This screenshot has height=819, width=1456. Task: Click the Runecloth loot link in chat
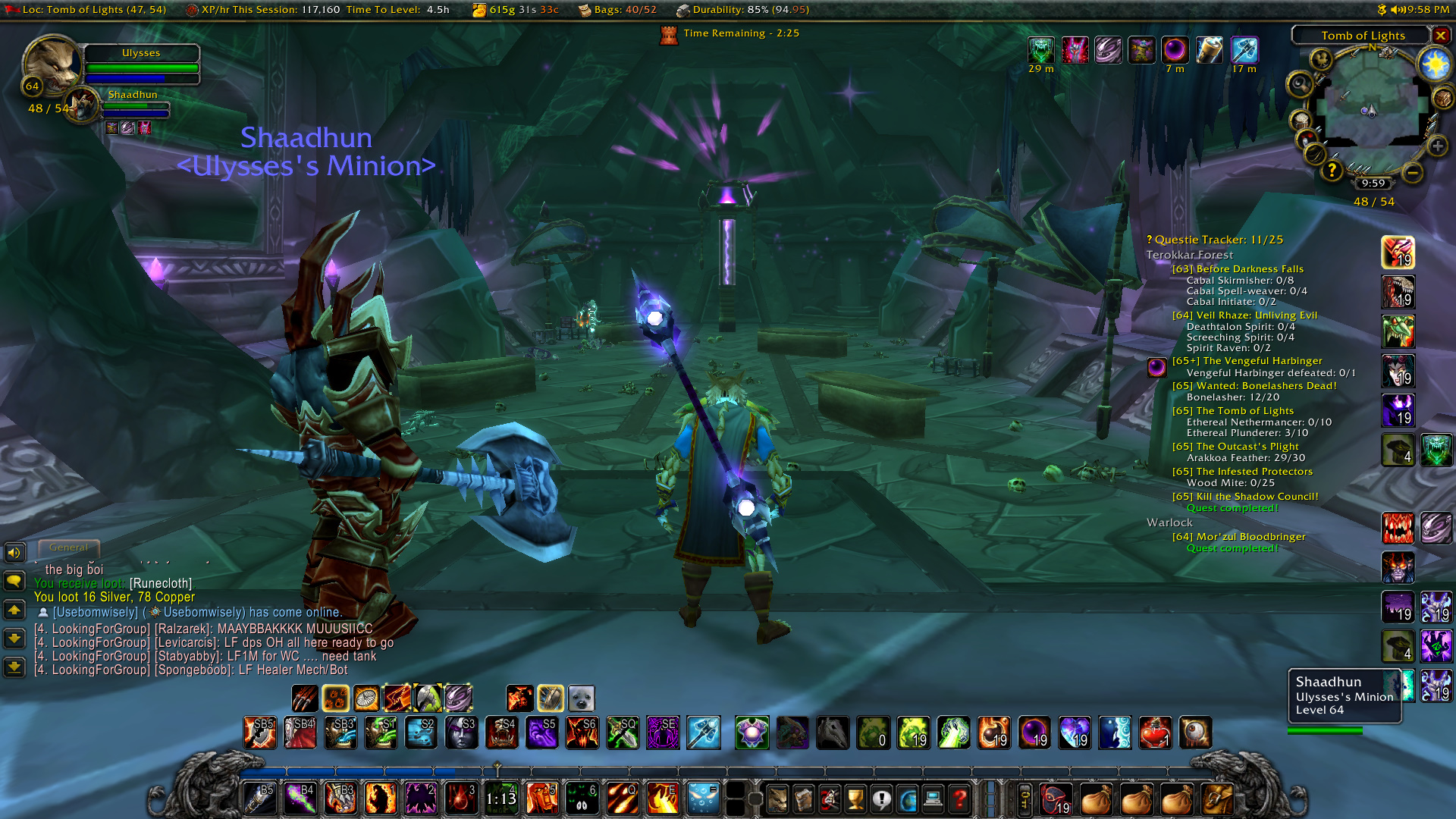point(162,584)
